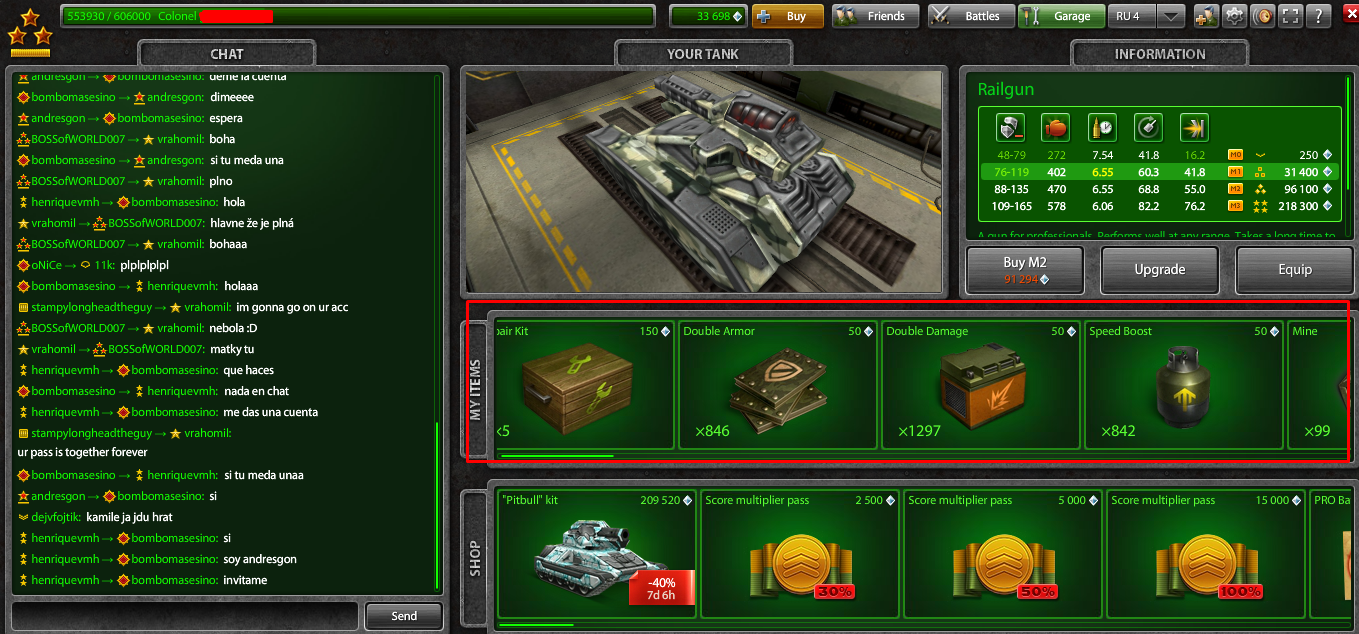Open settings with the gear icon

[x=1235, y=16]
